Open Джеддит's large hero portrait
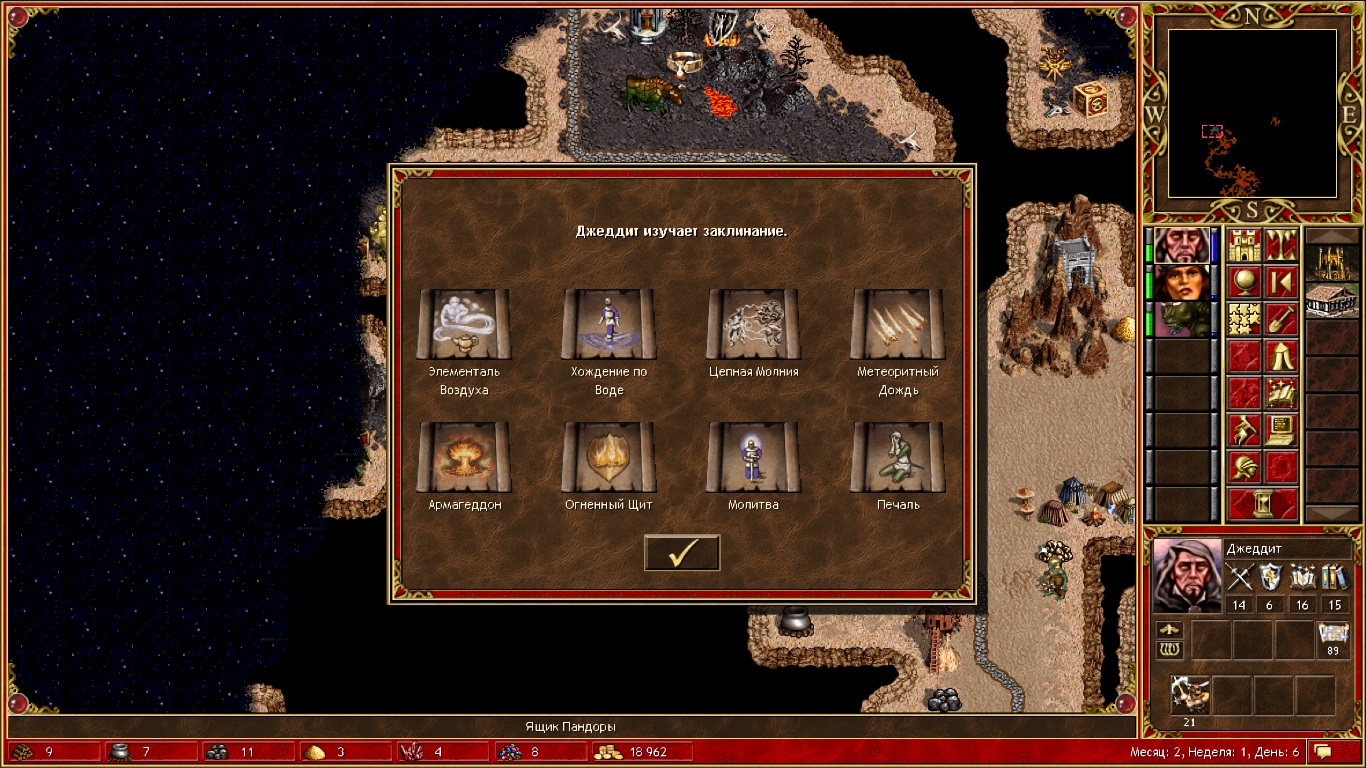 click(1187, 575)
